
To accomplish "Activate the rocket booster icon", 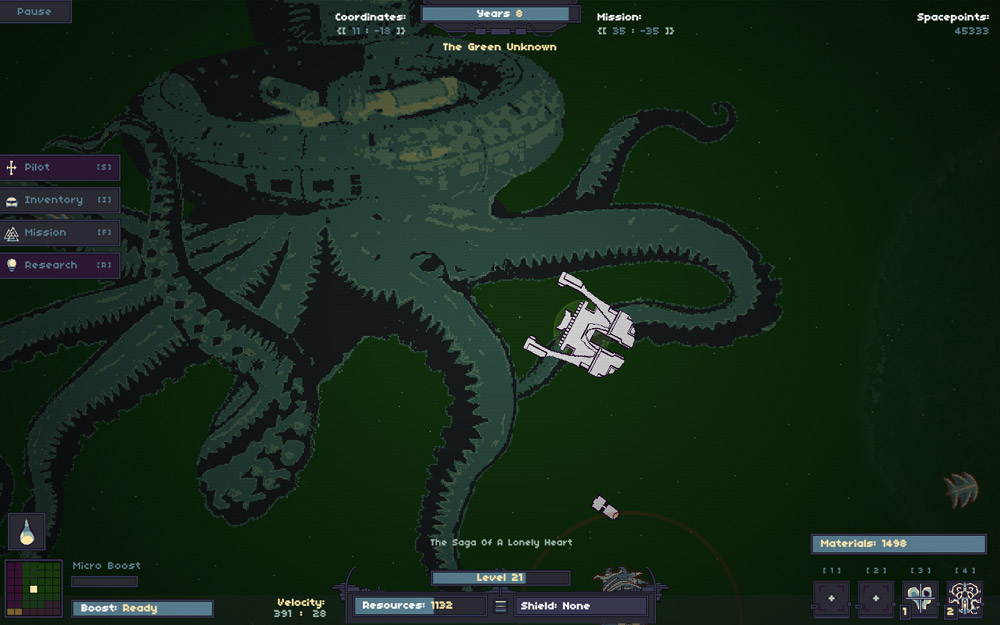I will click(x=27, y=532).
